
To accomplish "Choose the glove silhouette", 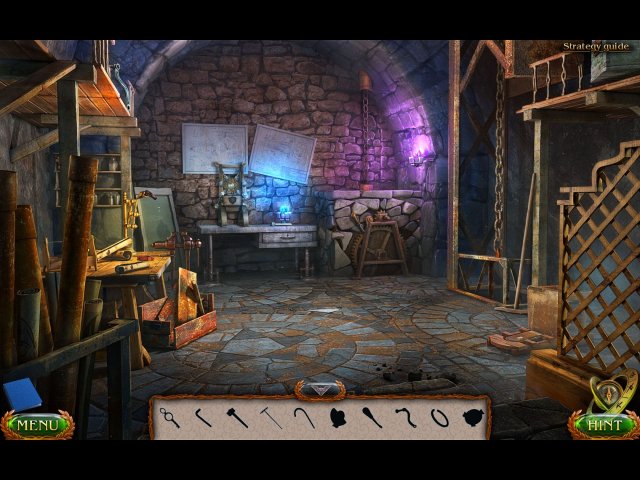I will [x=339, y=416].
